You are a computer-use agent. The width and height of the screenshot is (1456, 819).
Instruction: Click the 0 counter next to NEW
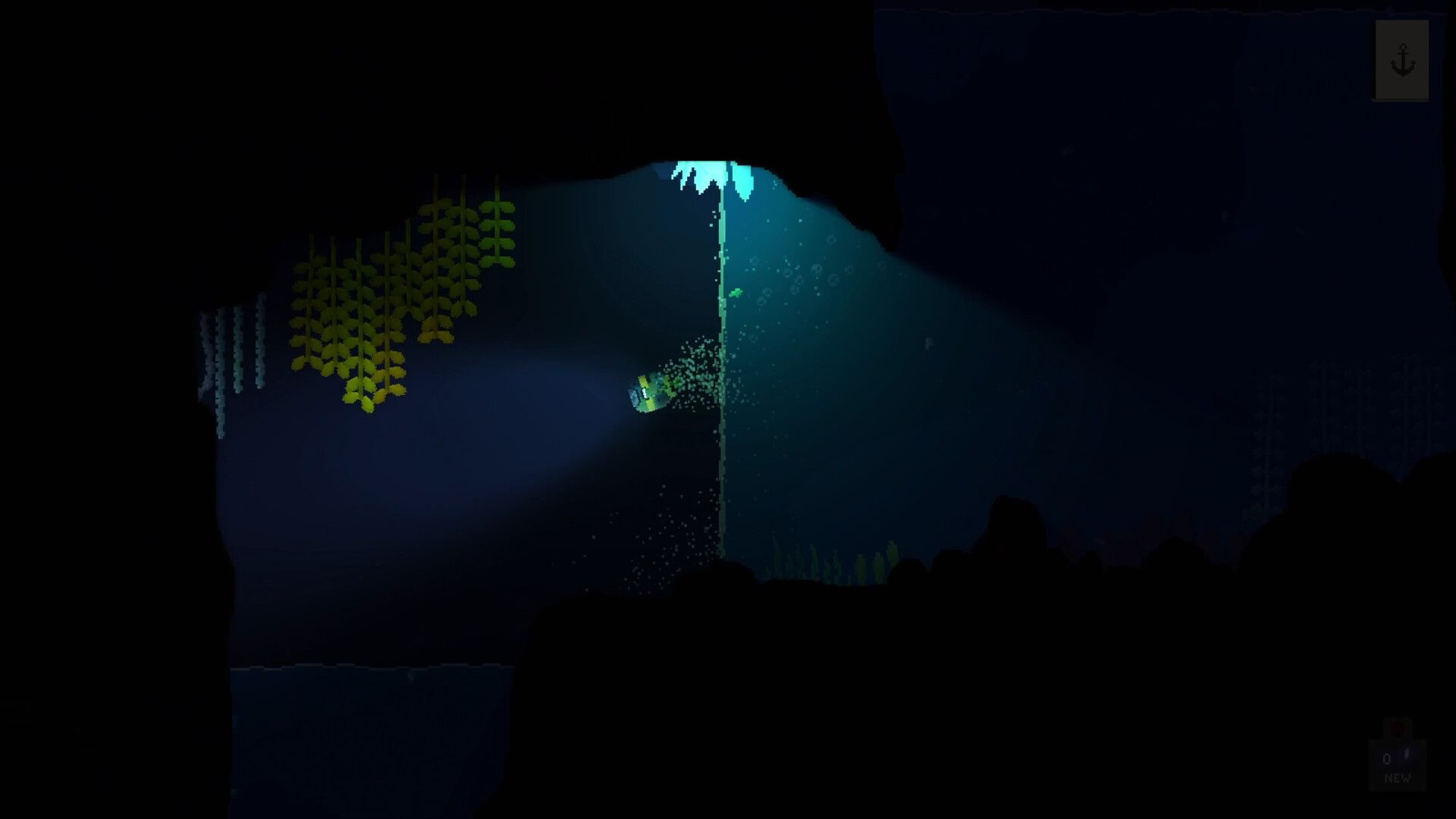tap(1385, 757)
